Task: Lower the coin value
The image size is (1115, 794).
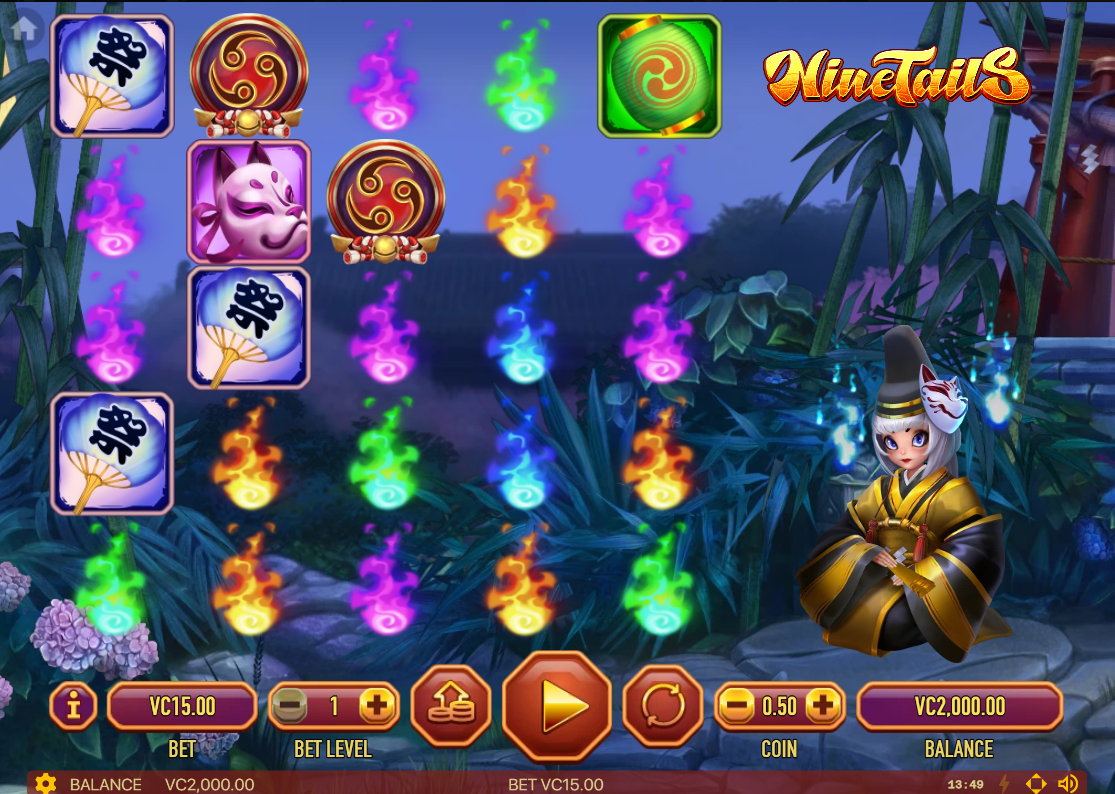Action: coord(736,707)
